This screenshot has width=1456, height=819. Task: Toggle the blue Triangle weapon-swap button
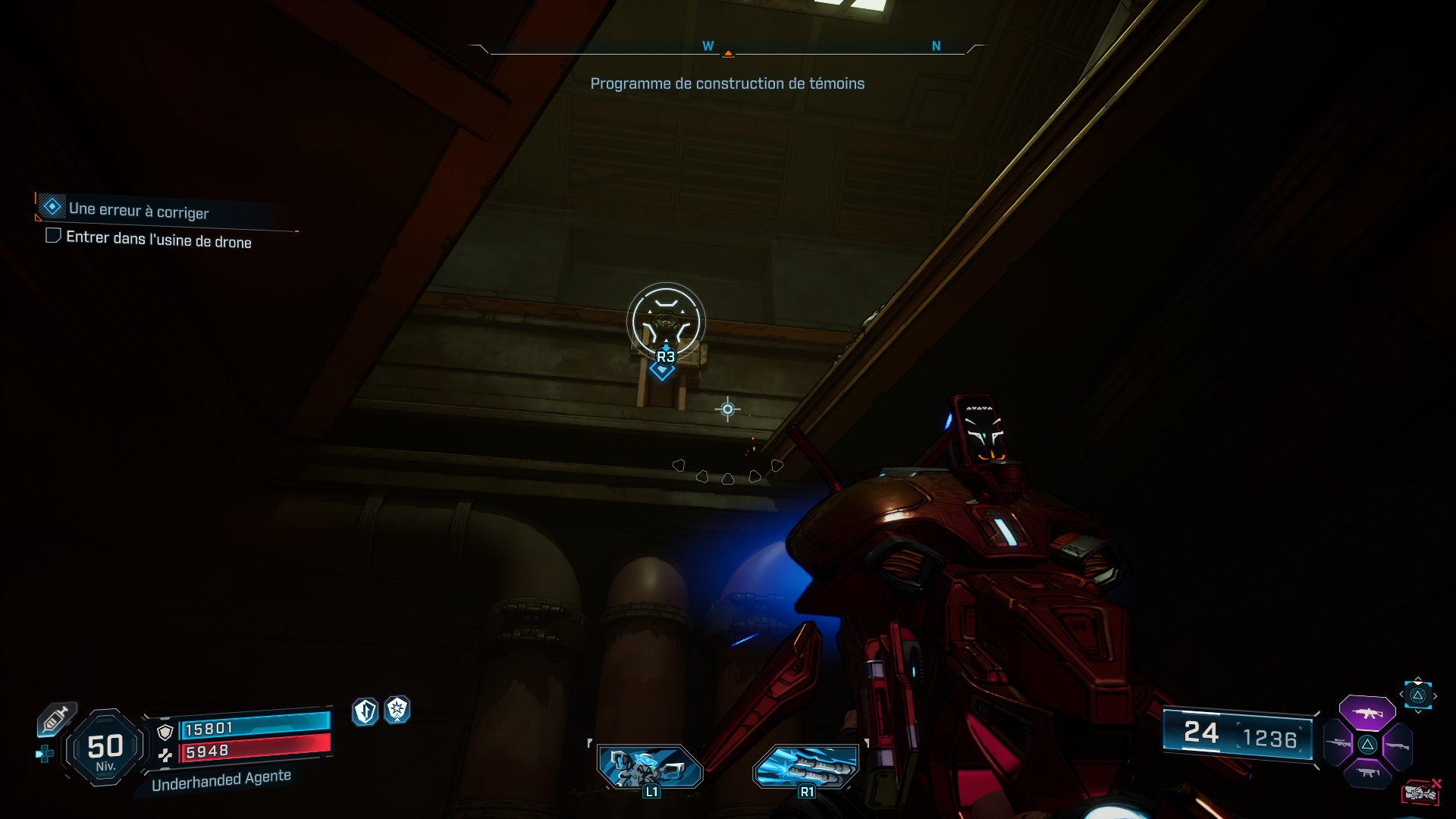(x=1418, y=695)
